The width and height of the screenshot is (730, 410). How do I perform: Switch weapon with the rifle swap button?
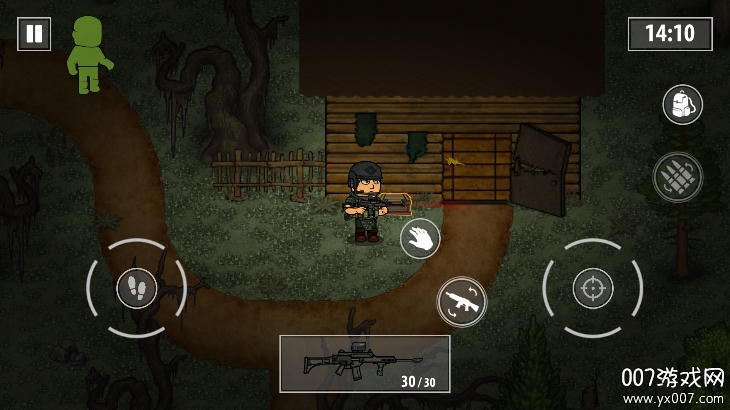[461, 300]
